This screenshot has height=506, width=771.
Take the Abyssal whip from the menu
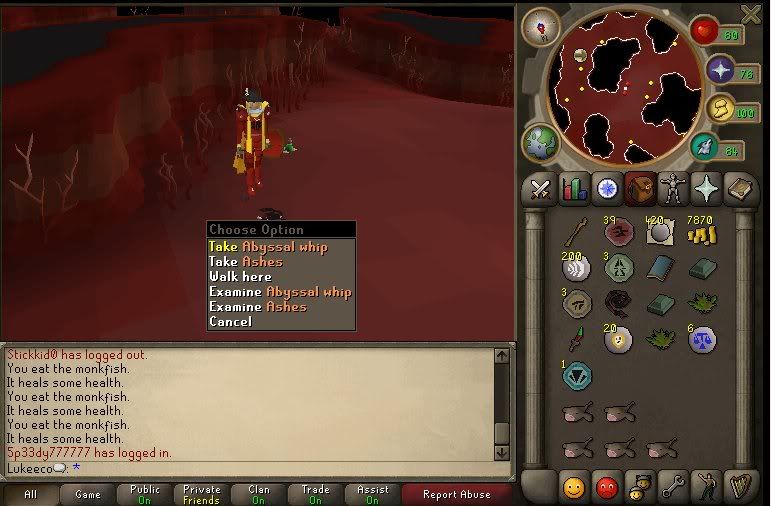click(x=267, y=247)
